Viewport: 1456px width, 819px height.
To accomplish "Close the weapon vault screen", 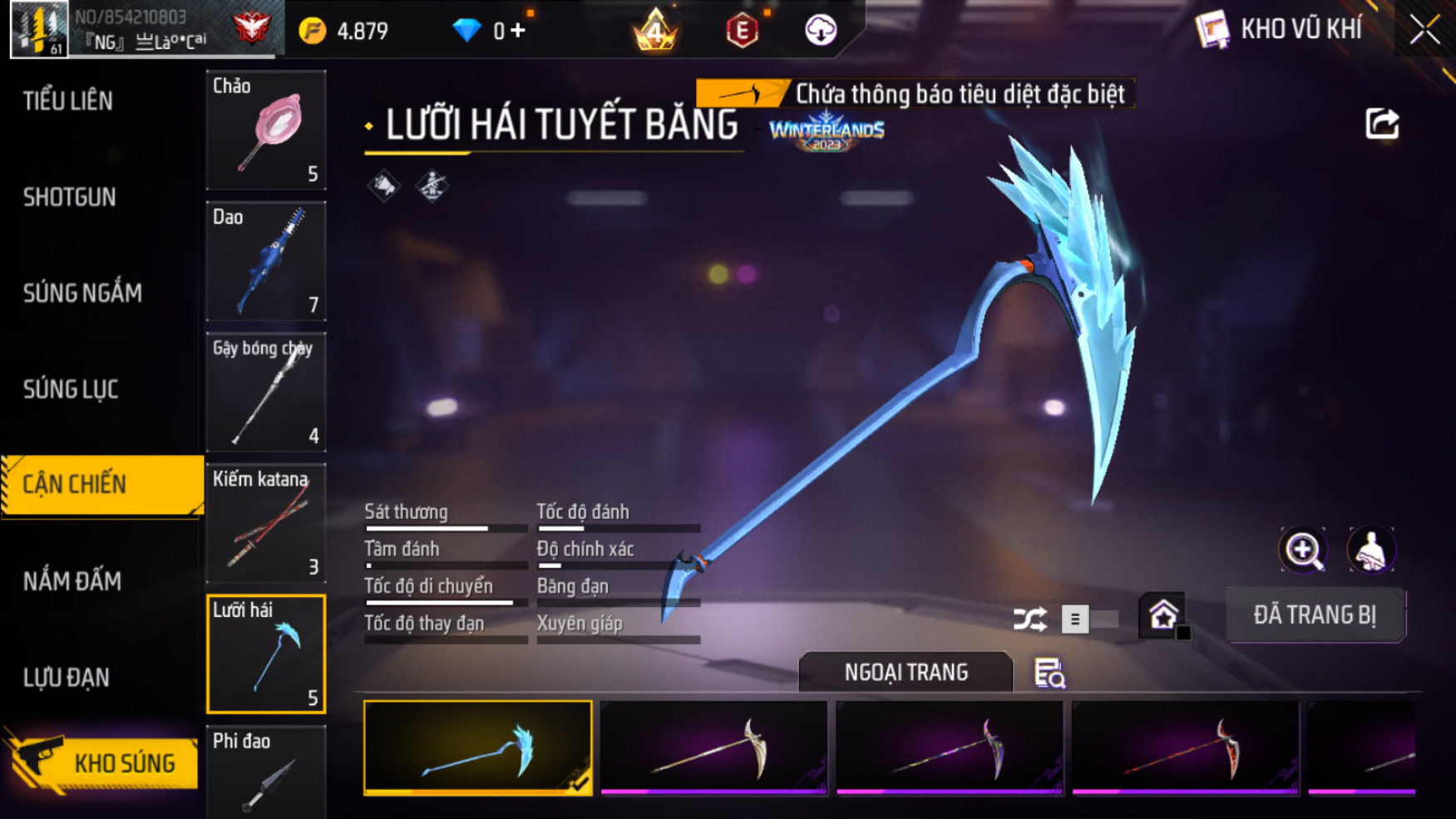I will pos(1424,31).
